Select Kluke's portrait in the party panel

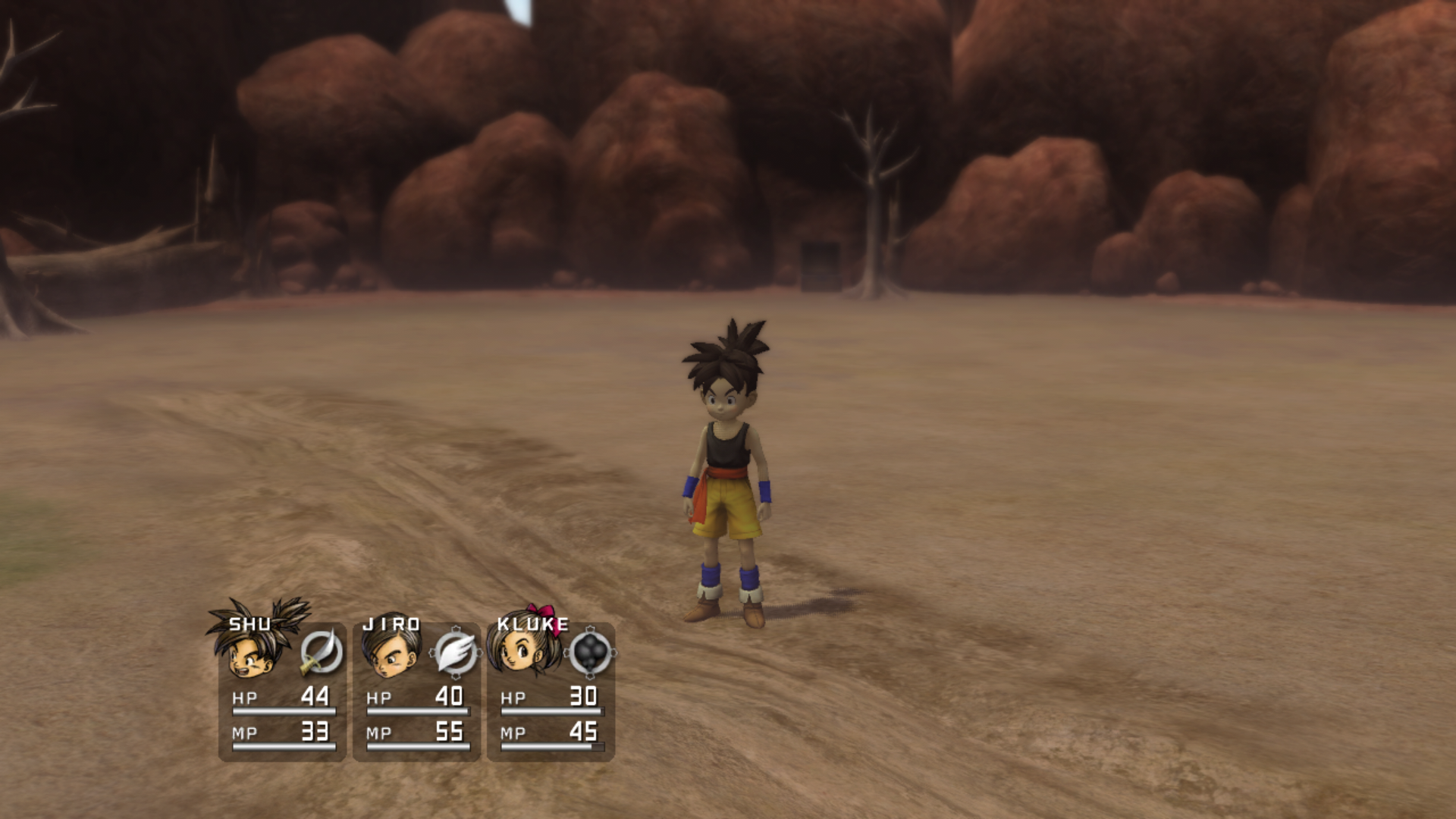pos(523,651)
